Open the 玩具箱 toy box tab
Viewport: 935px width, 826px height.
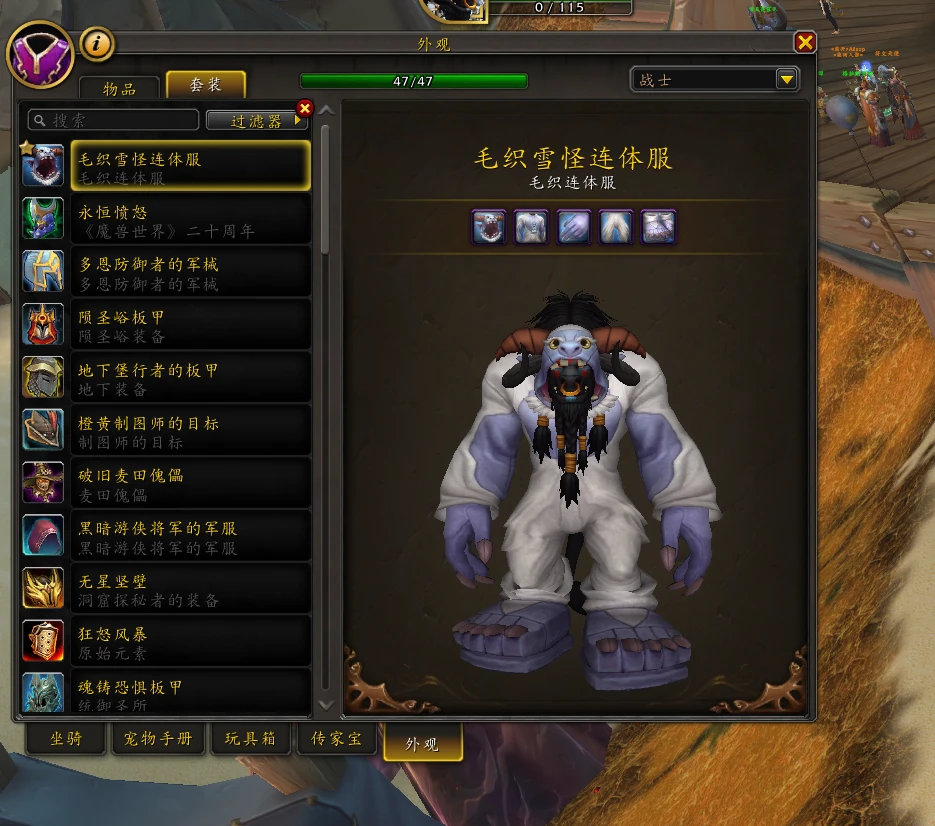[250, 740]
